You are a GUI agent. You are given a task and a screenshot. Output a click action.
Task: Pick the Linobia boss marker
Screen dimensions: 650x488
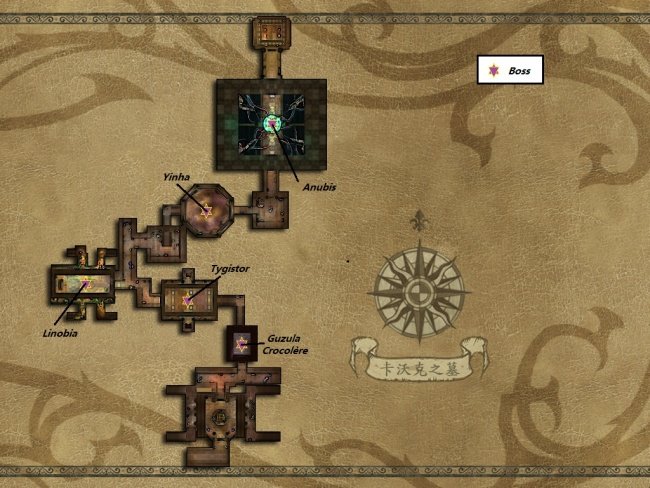coord(86,284)
